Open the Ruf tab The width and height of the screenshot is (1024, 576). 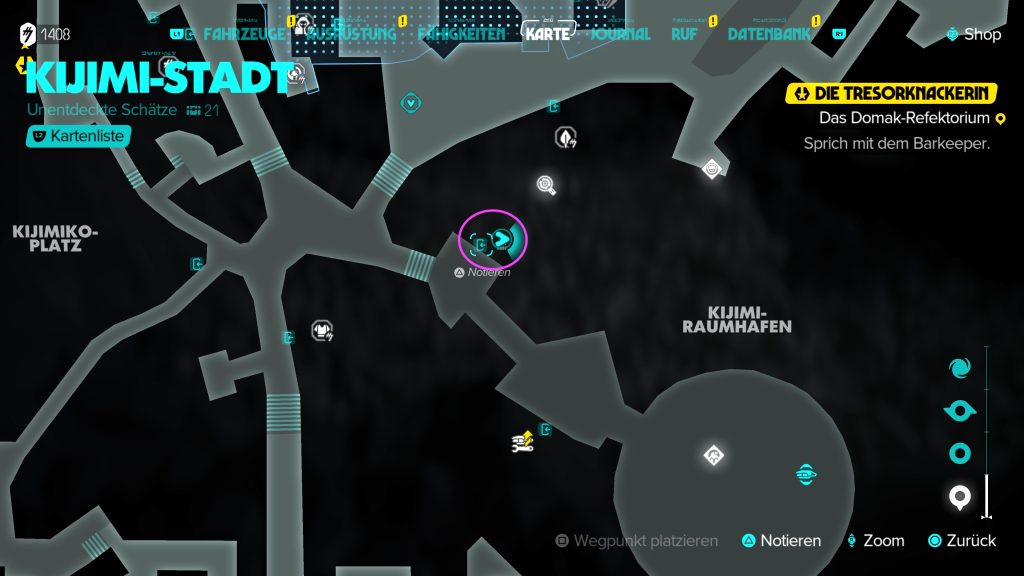[687, 34]
